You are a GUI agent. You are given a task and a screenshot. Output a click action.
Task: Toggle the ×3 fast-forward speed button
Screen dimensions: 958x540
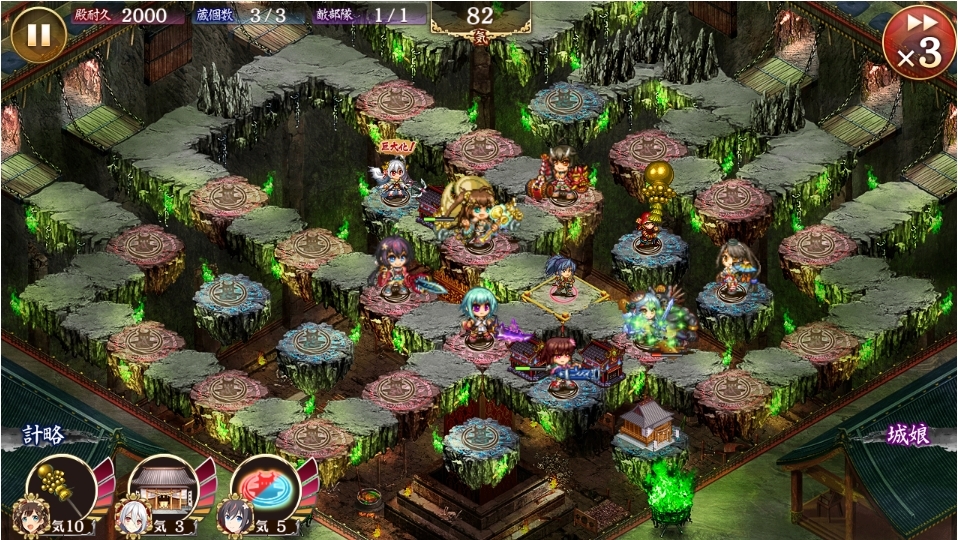(x=918, y=43)
